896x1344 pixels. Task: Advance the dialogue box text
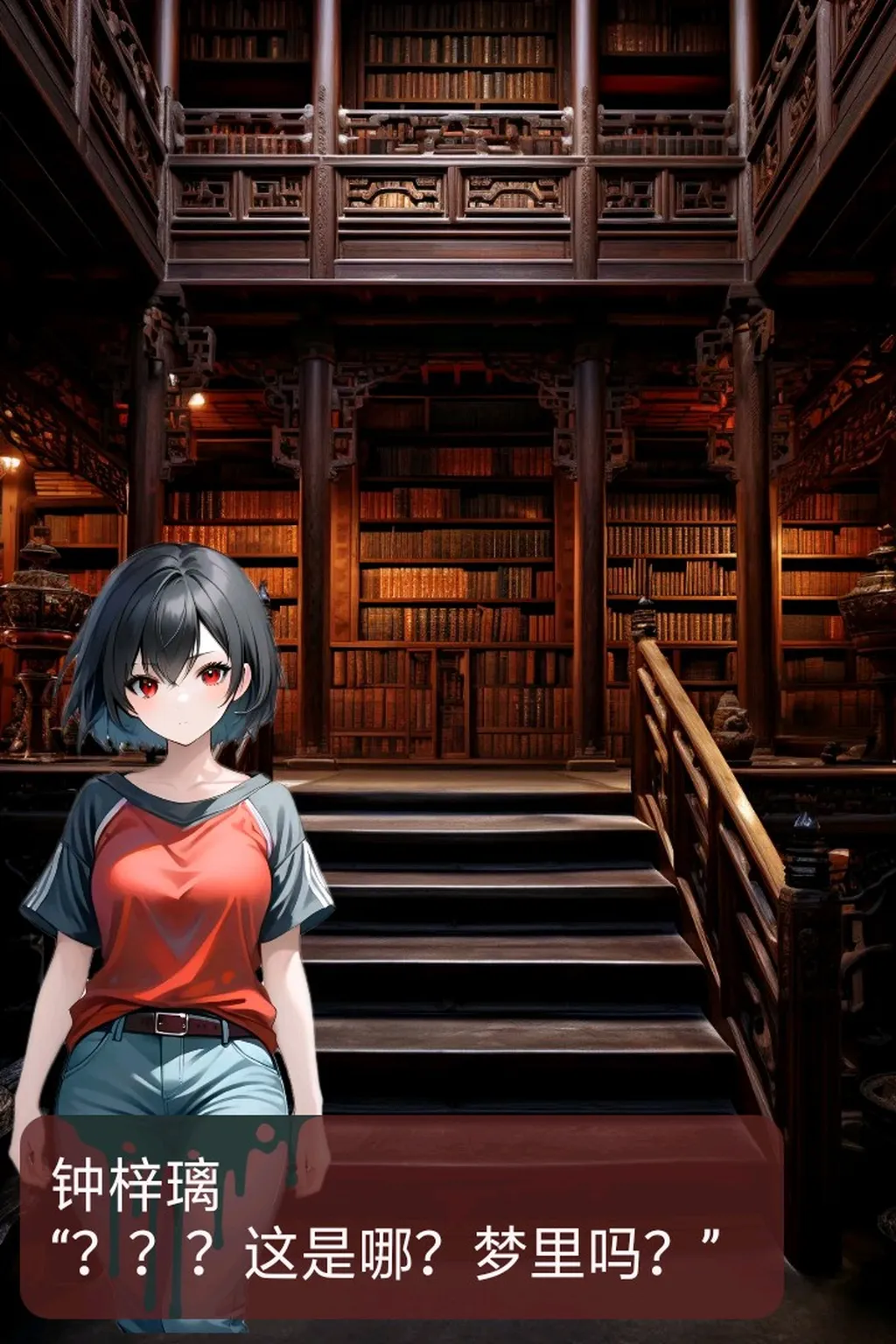[401, 1216]
